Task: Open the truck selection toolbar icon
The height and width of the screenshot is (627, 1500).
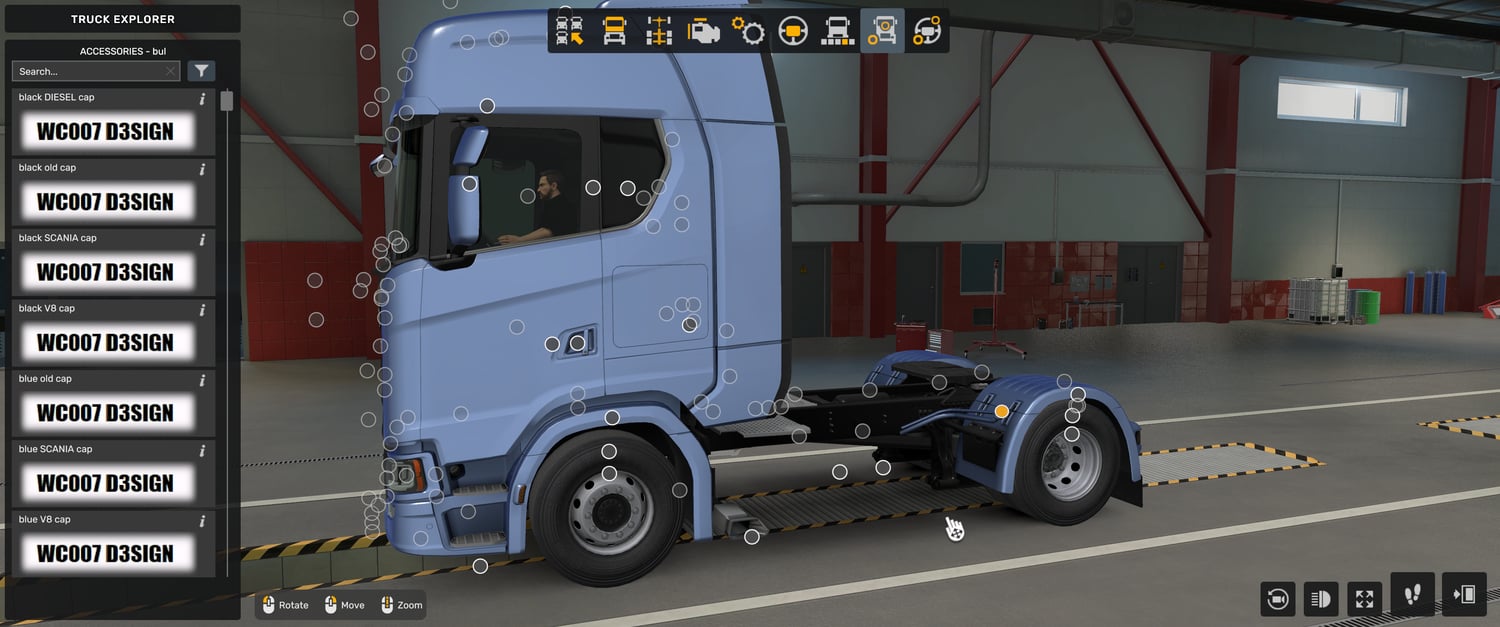Action: tap(570, 31)
